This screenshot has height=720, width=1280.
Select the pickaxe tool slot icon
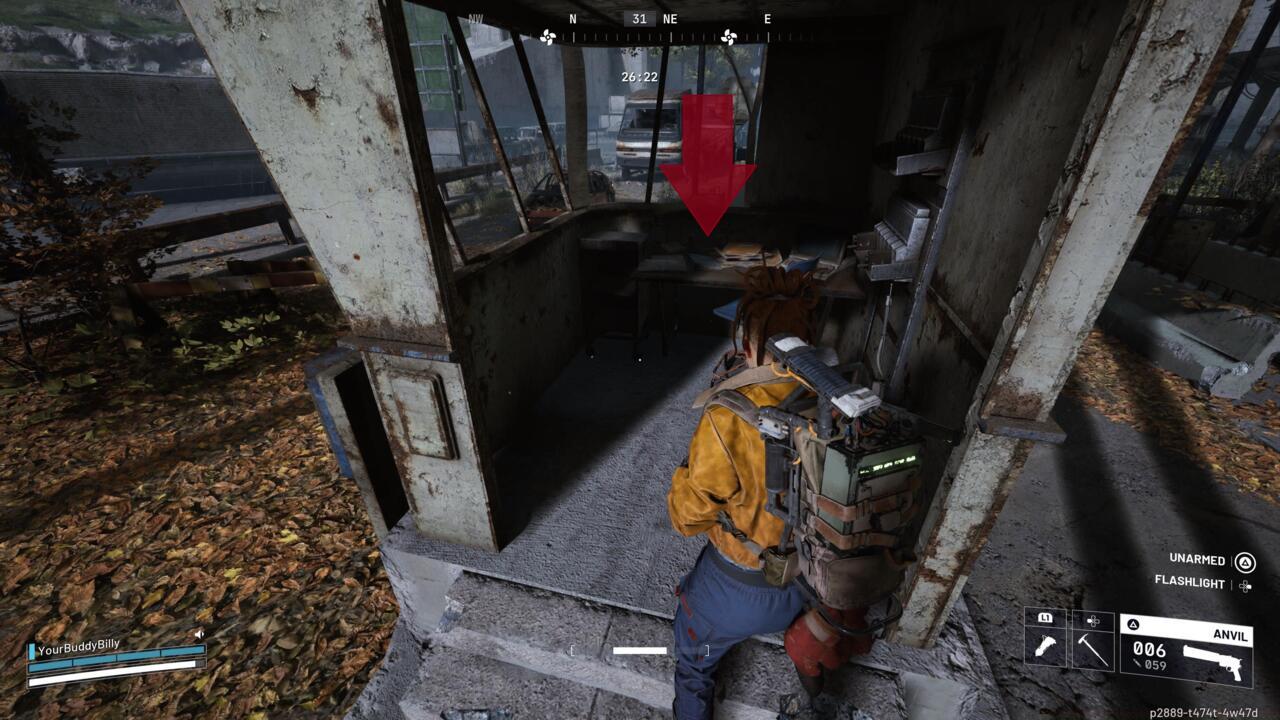tap(1093, 650)
